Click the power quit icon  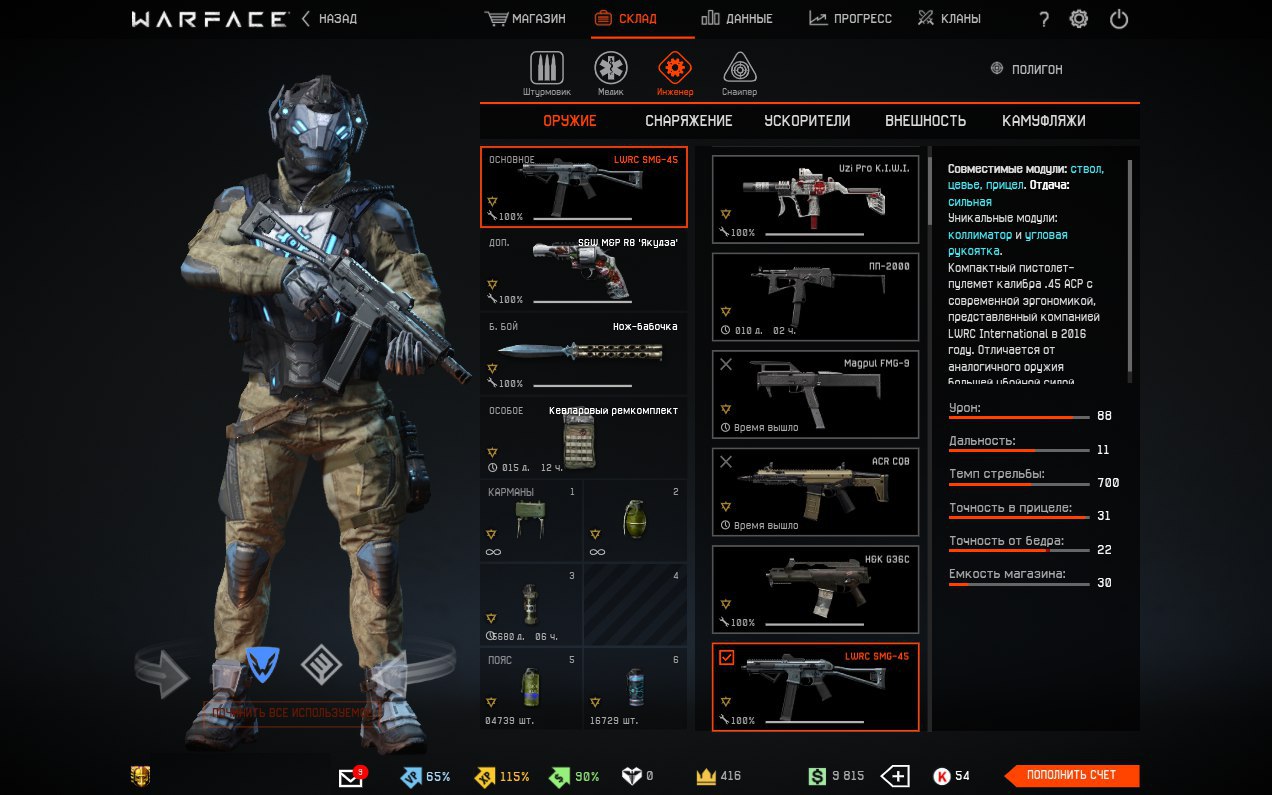point(1119,19)
